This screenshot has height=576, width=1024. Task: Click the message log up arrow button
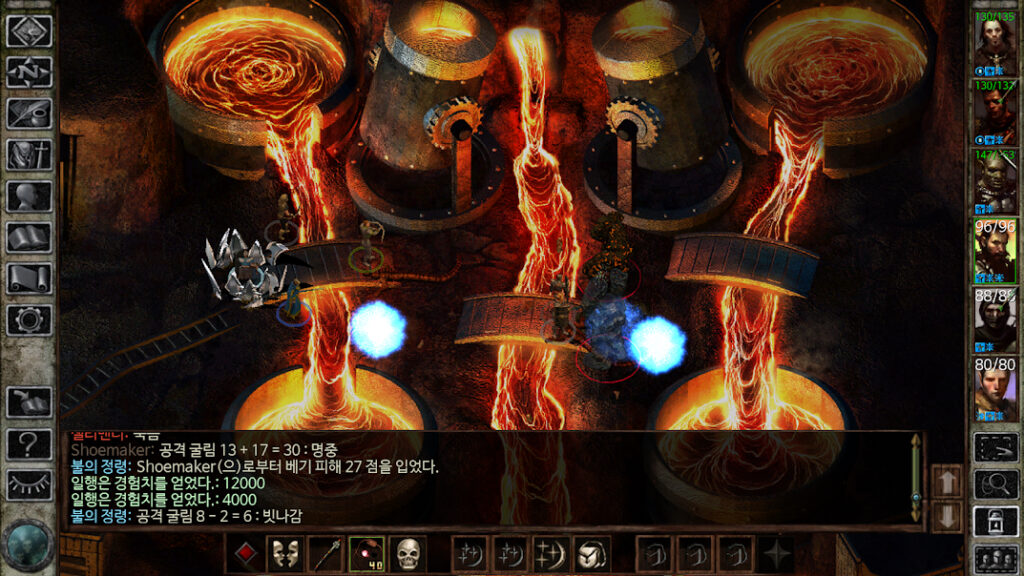tap(947, 481)
